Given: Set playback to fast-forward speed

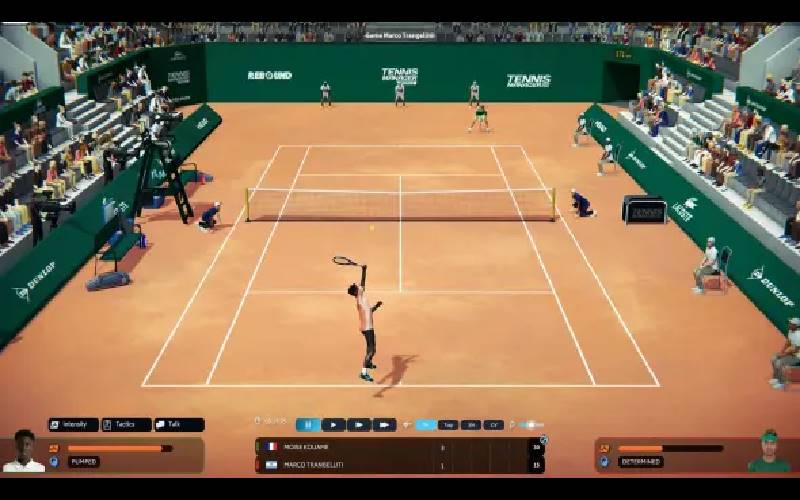Looking at the screenshot, I should (359, 425).
